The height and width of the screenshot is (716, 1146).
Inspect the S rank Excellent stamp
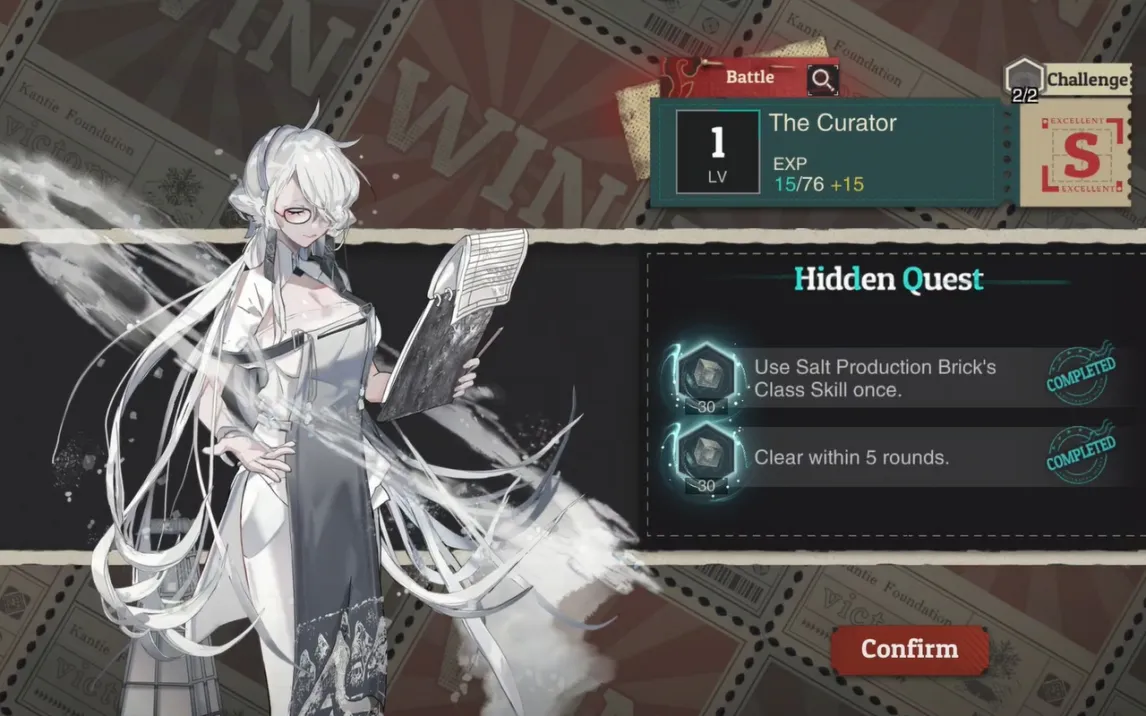[x=1079, y=155]
